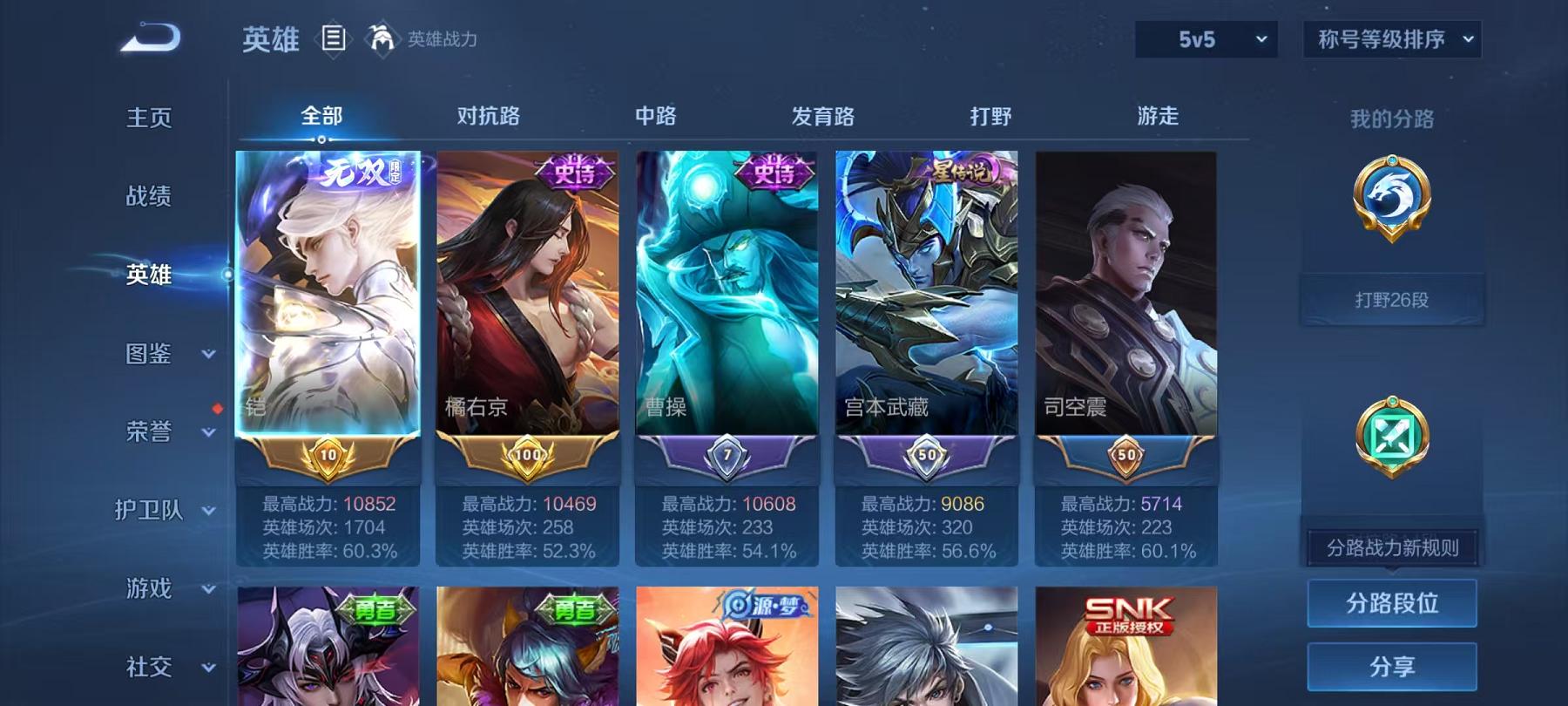The height and width of the screenshot is (706, 1568).
Task: Switch to the 对抗路 hero tab
Action: 485,115
